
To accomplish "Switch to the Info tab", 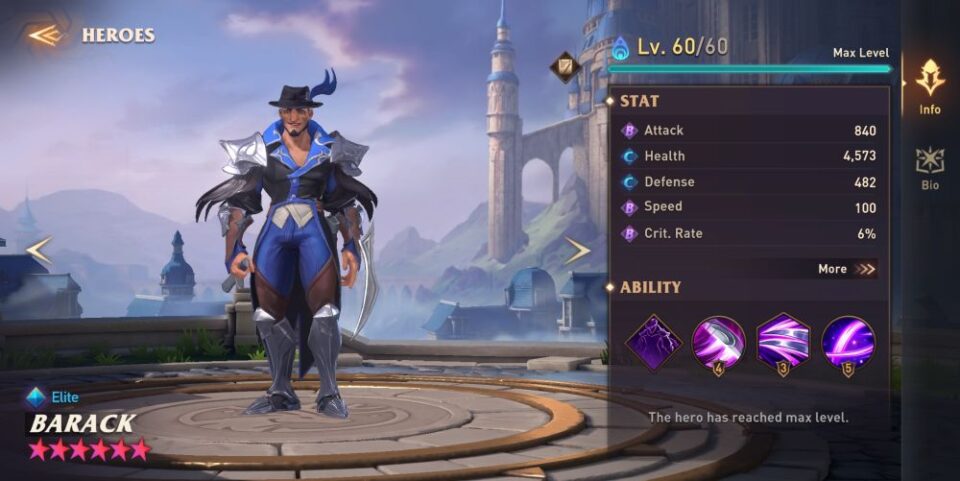I will [930, 85].
